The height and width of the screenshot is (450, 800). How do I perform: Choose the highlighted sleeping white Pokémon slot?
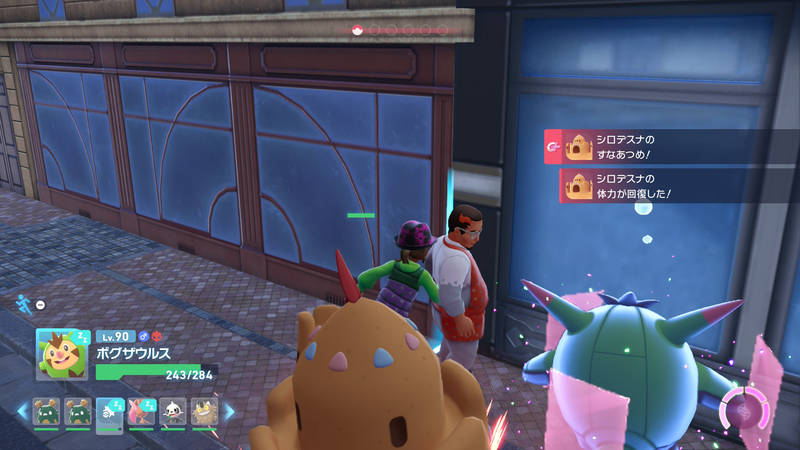[109, 412]
